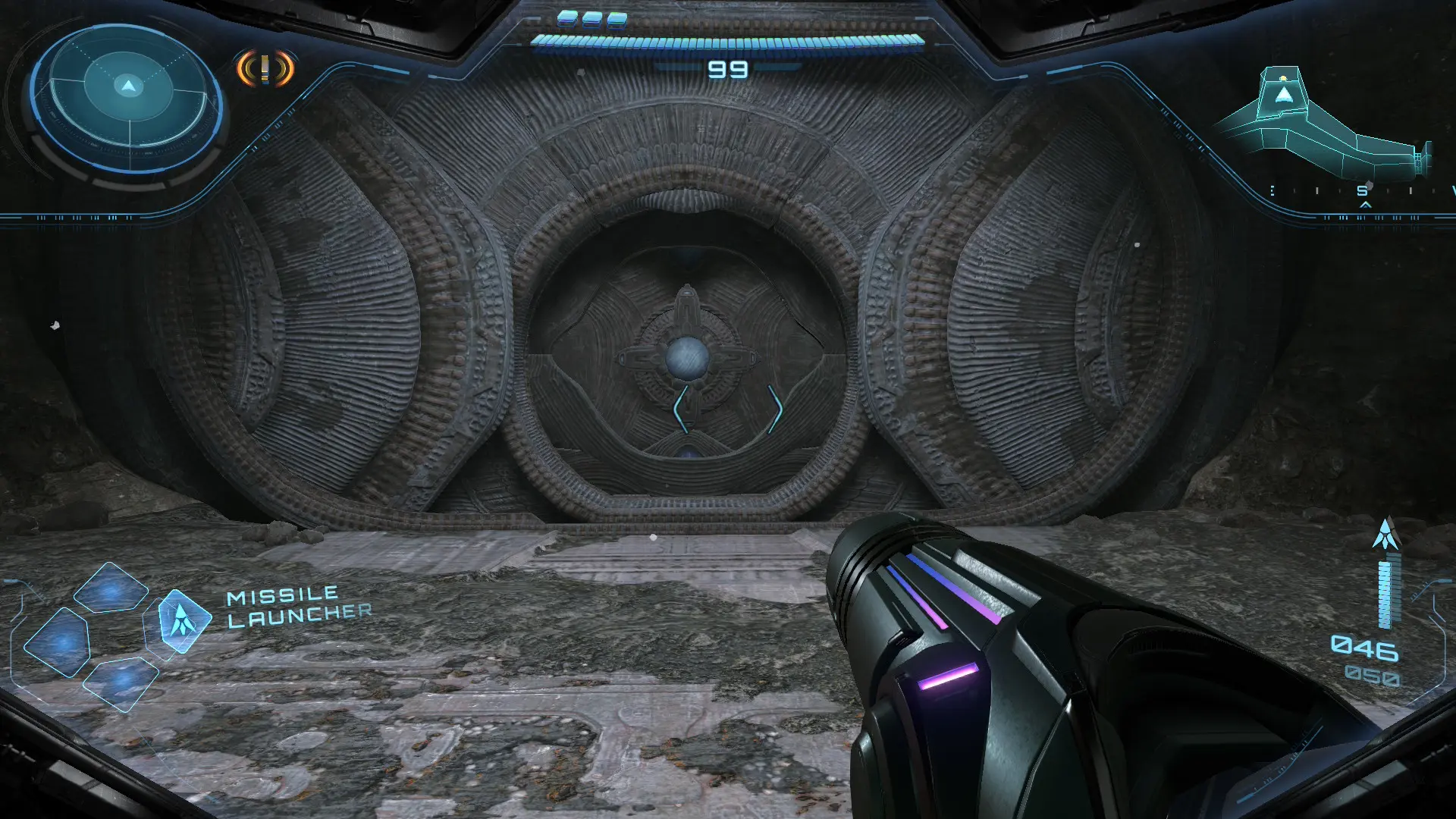The image size is (1456, 819).
Task: Click the circular radar display
Action: tap(127, 99)
